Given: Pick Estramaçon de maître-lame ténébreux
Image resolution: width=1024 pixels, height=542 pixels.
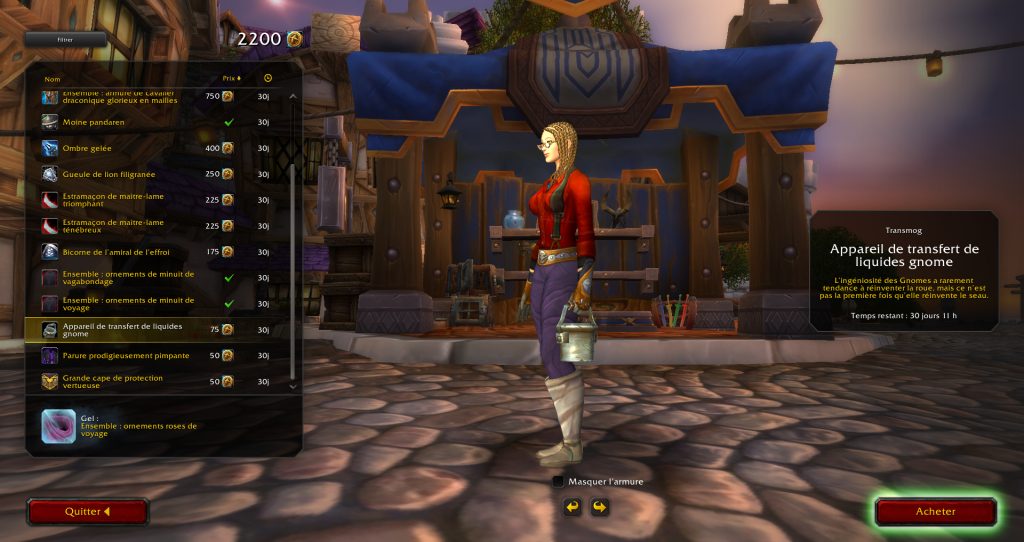Looking at the screenshot, I should (x=150, y=226).
